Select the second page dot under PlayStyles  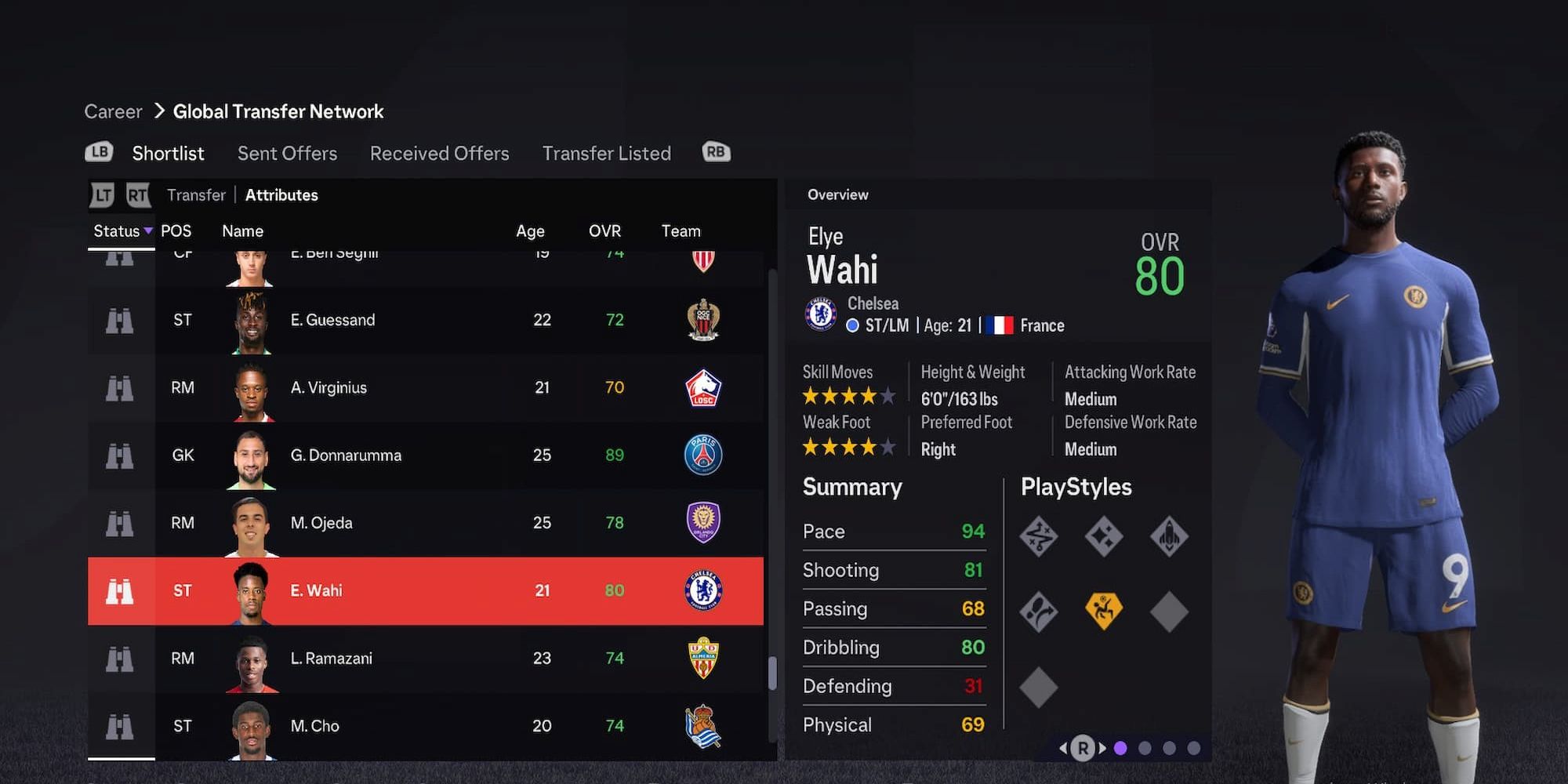1146,749
